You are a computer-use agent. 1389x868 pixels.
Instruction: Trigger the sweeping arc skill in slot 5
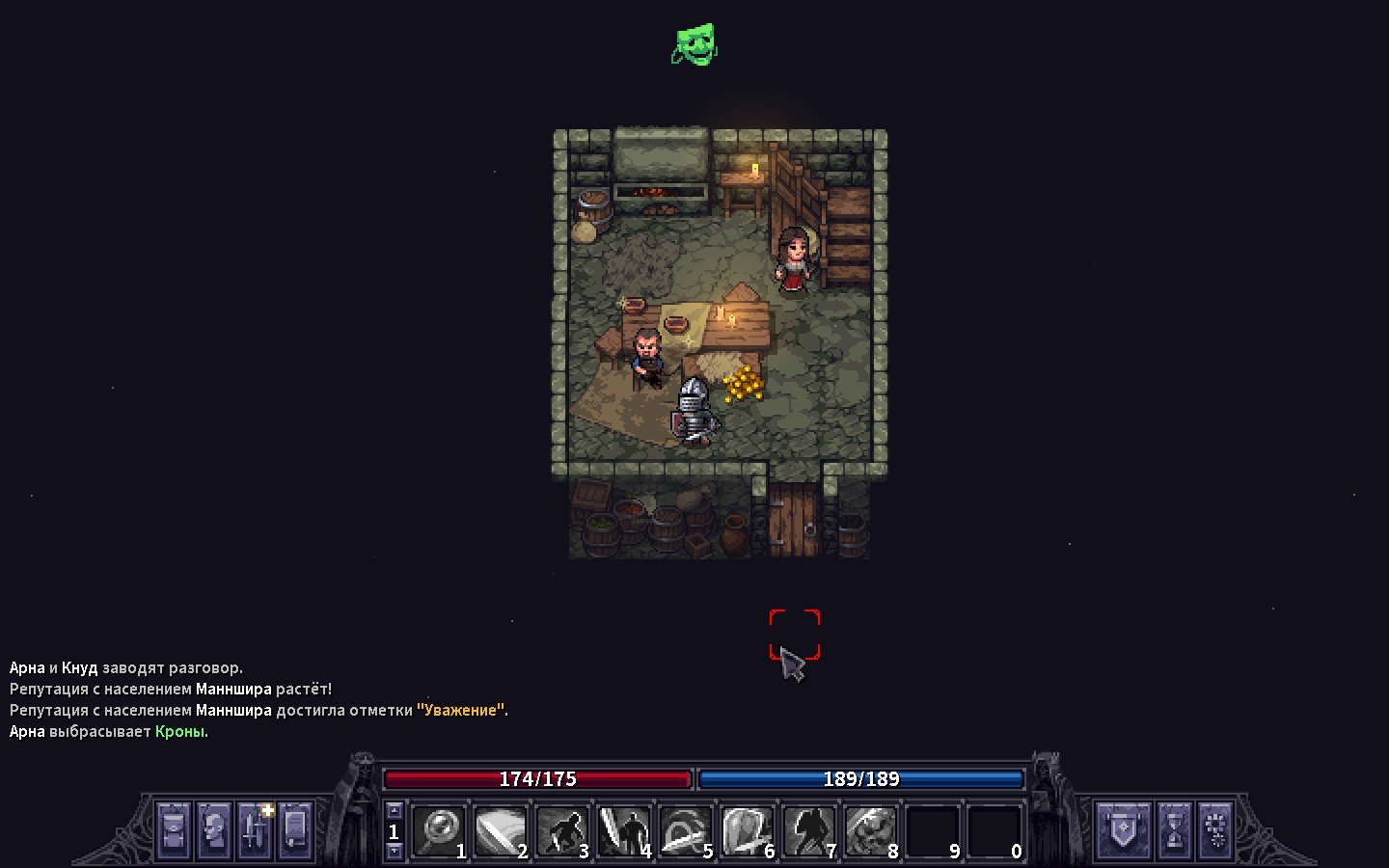(687, 829)
